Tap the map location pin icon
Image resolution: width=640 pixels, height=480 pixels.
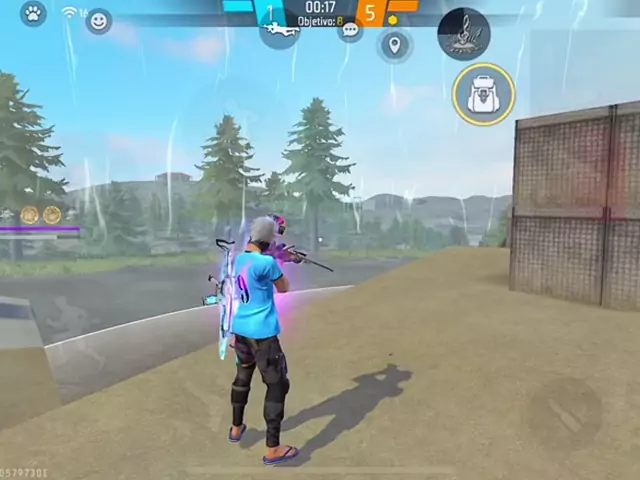click(394, 45)
